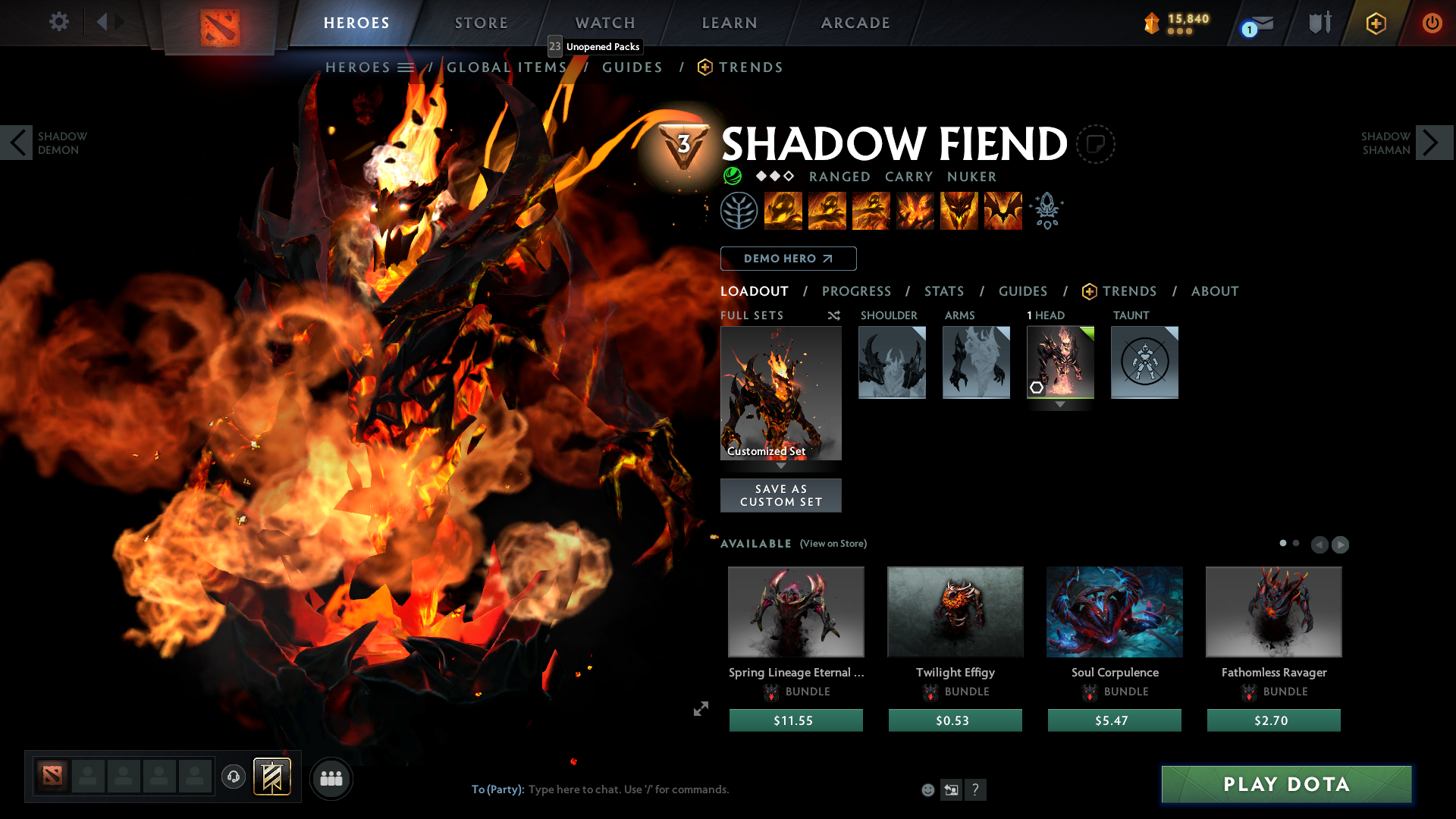Open the settings gear icon
Viewport: 1456px width, 819px height.
click(x=59, y=21)
